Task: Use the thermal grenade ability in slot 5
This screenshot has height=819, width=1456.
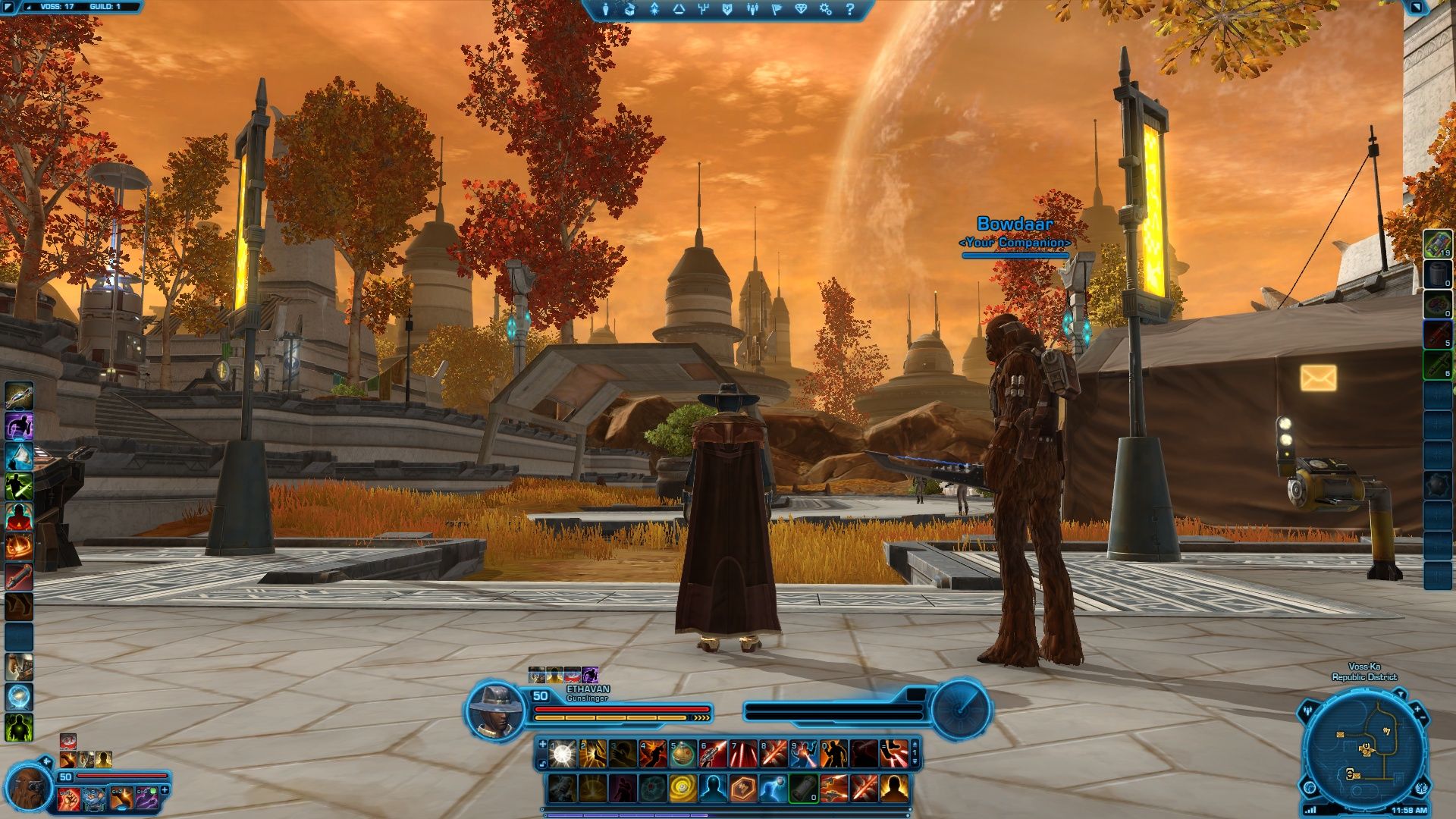Action: tap(682, 754)
